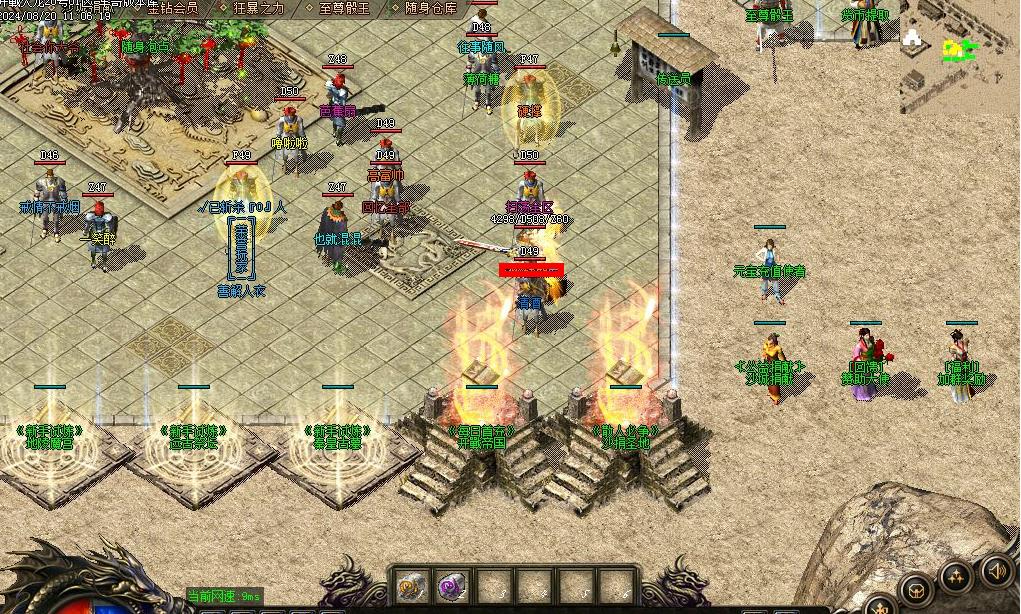This screenshot has width=1021, height=614.
Task: Open the round cube icon button
Action: [x=915, y=589]
